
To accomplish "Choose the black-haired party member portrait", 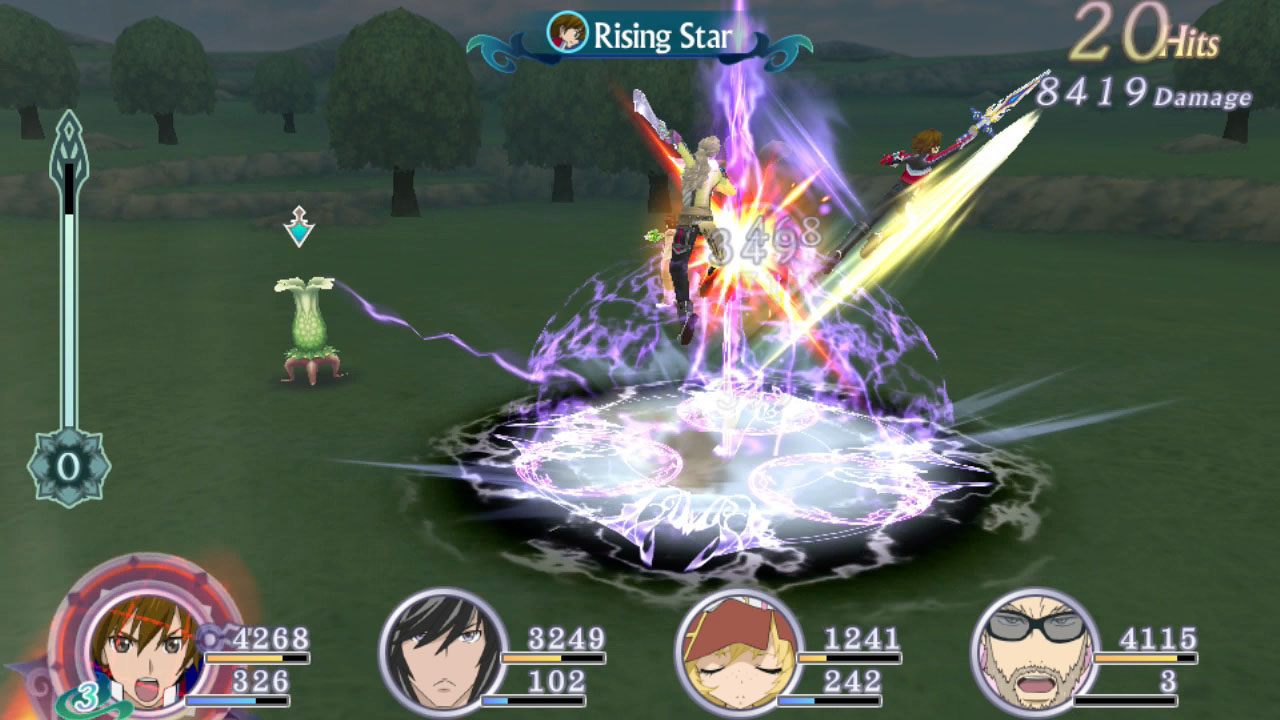I will [x=442, y=651].
